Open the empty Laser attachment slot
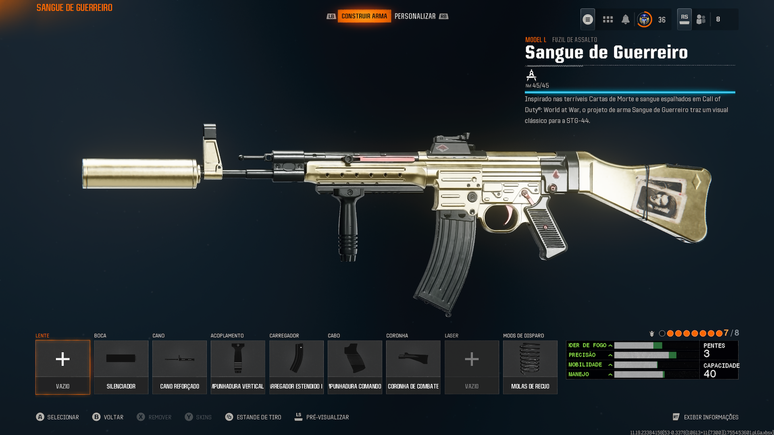 click(x=471, y=366)
